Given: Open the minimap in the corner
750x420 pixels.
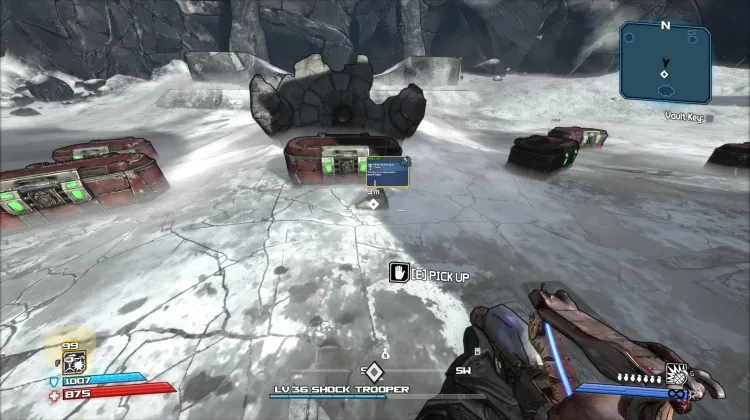Looking at the screenshot, I should [666, 62].
